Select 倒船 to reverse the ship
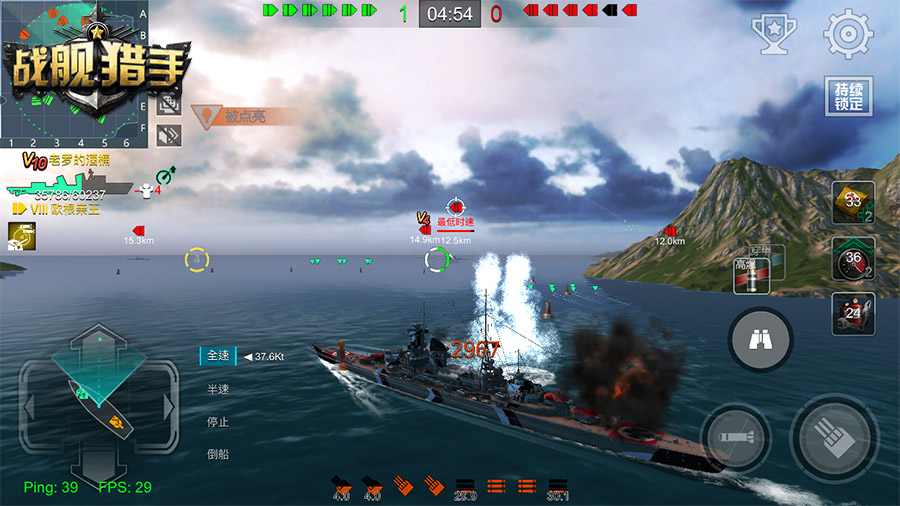This screenshot has height=506, width=900. [x=218, y=453]
